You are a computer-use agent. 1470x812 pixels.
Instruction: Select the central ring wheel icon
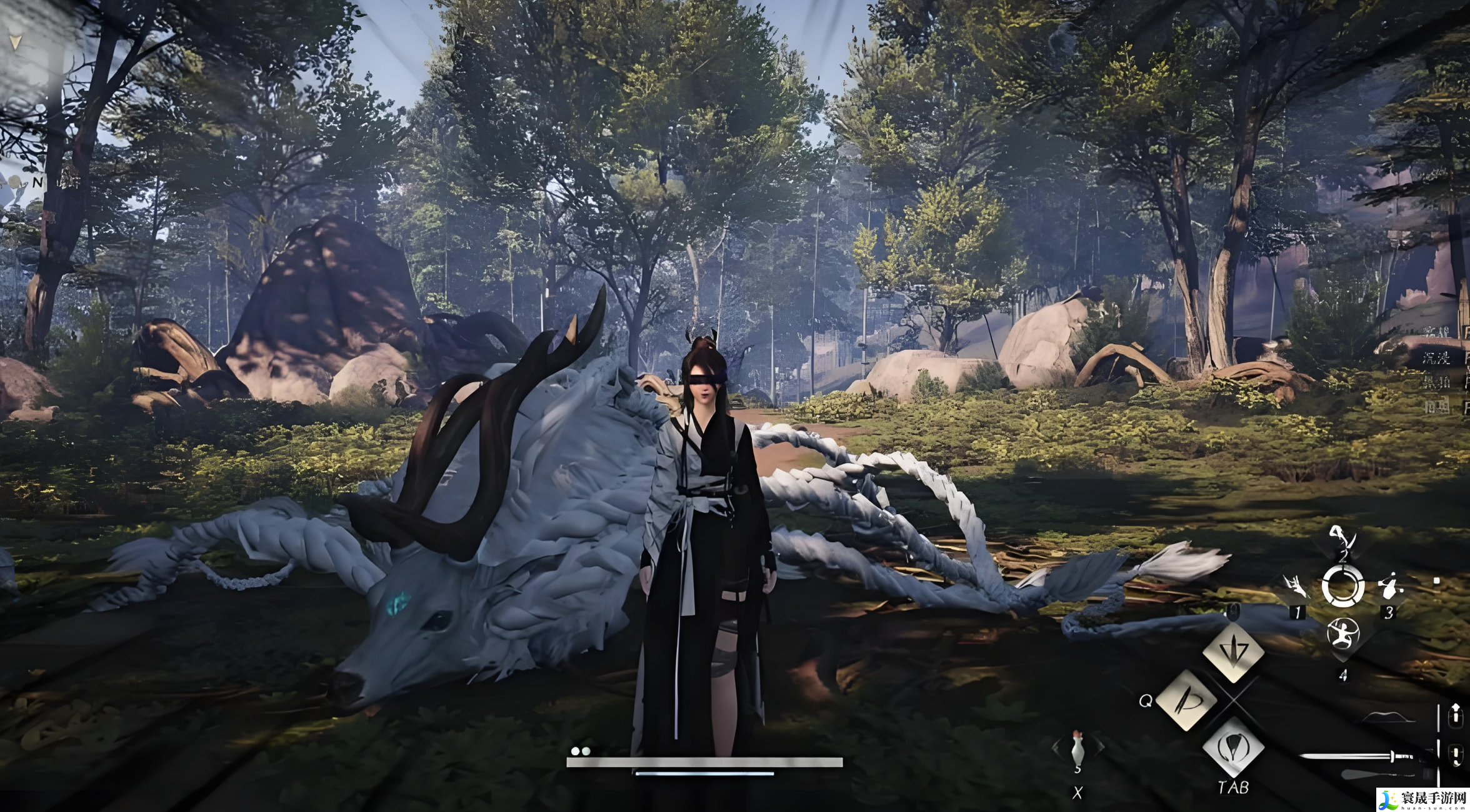(1342, 586)
